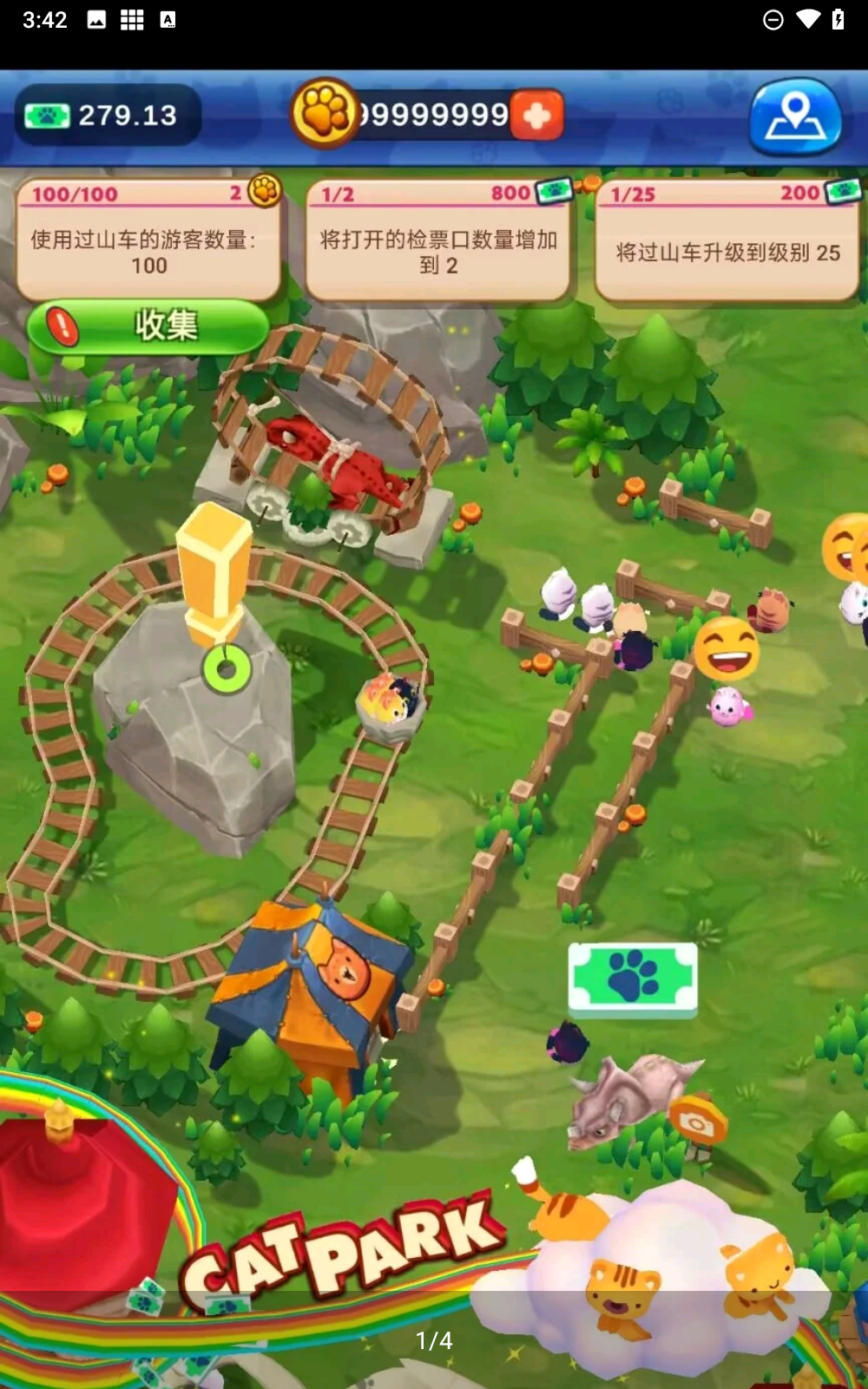Add more paw coins with plus button
This screenshot has width=868, height=1389.
pyautogui.click(x=537, y=115)
